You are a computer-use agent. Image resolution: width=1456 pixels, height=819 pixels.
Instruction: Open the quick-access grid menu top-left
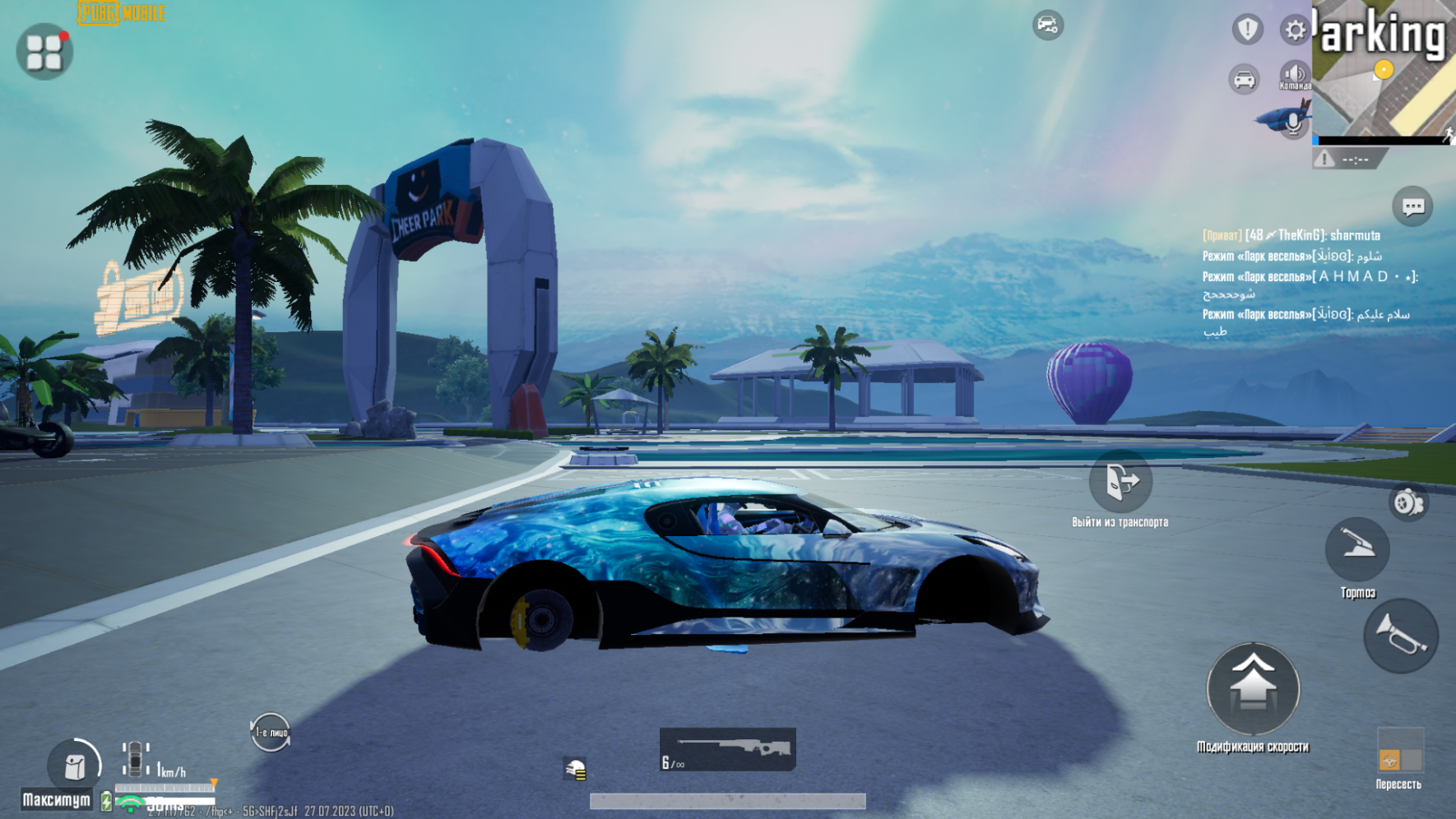(45, 50)
